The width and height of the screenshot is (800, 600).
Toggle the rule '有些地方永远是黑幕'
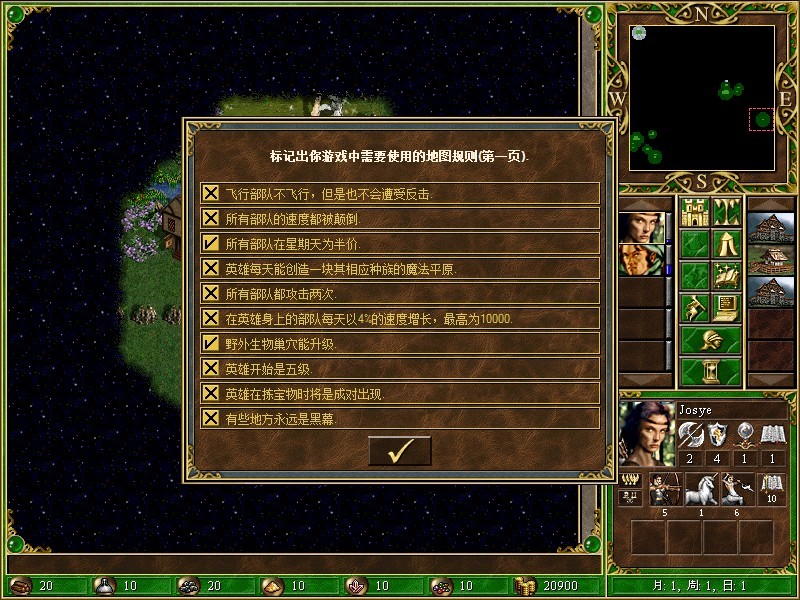pos(211,418)
